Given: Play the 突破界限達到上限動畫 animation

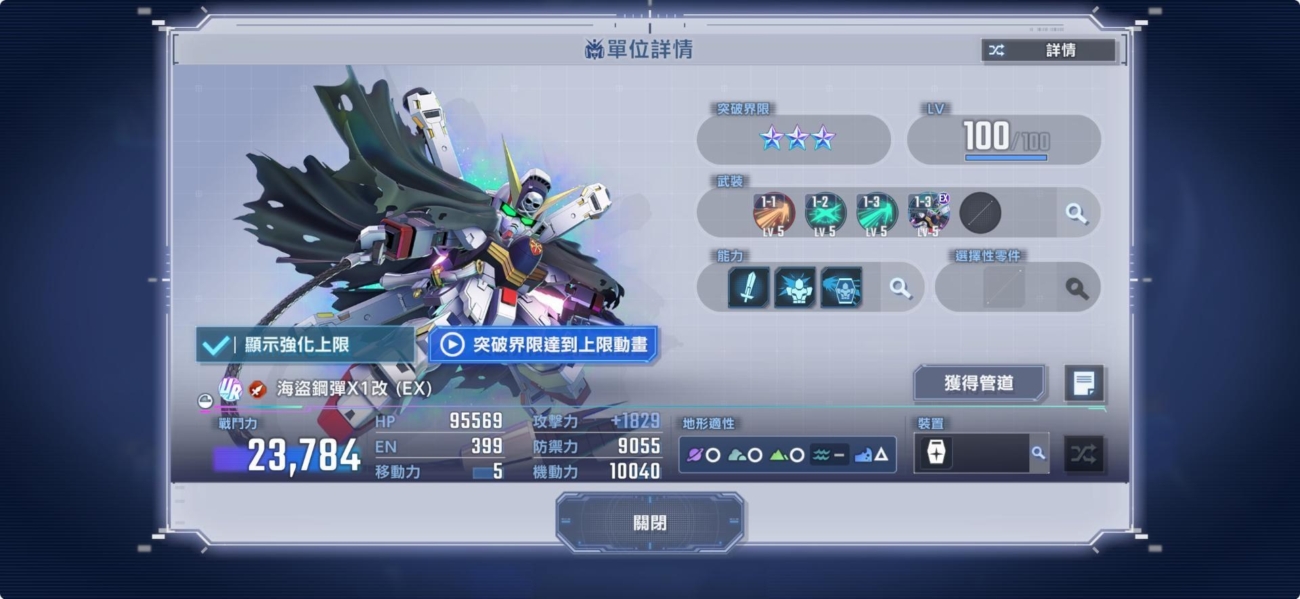Looking at the screenshot, I should coord(544,345).
